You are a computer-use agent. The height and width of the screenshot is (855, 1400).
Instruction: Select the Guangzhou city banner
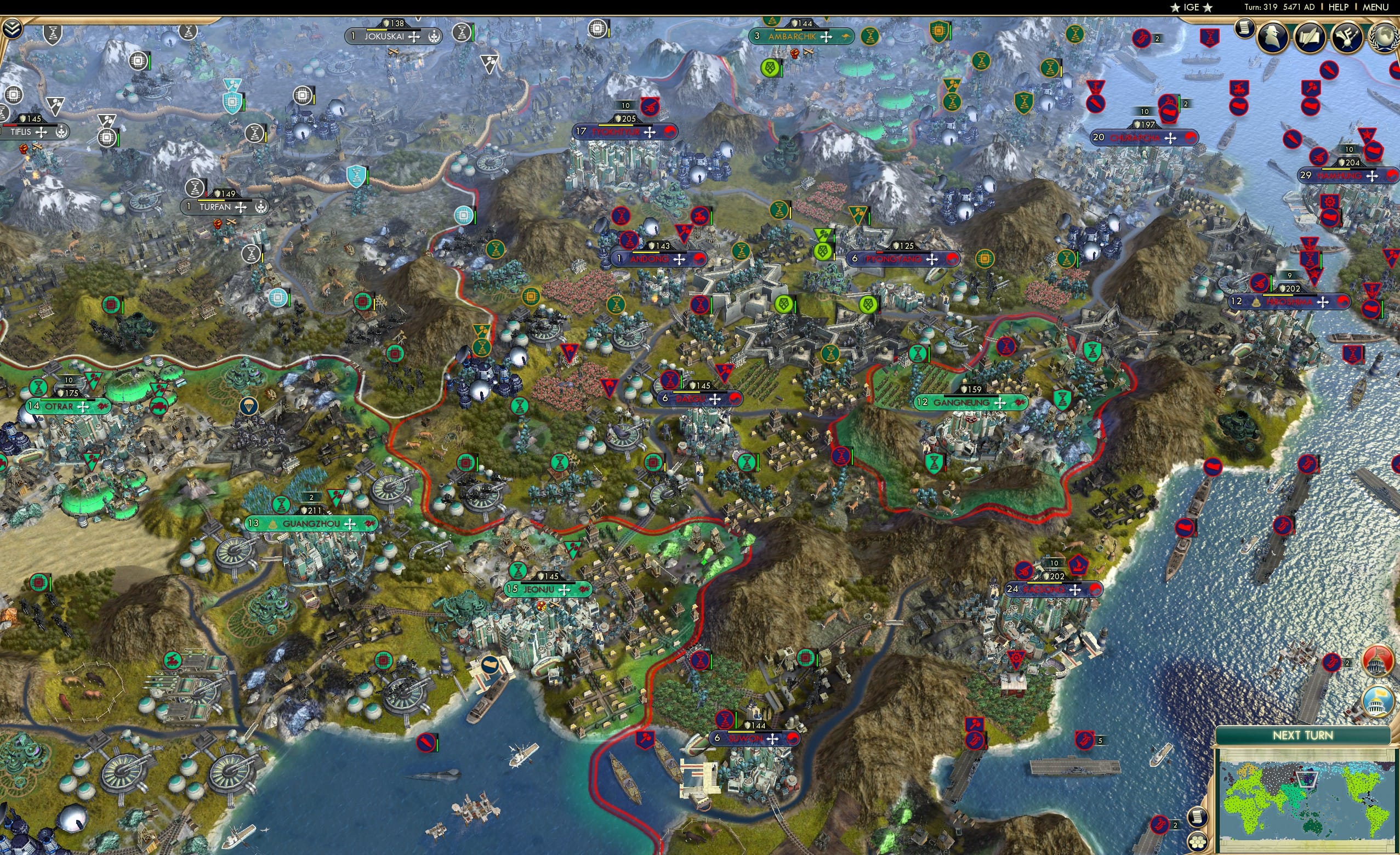(311, 524)
